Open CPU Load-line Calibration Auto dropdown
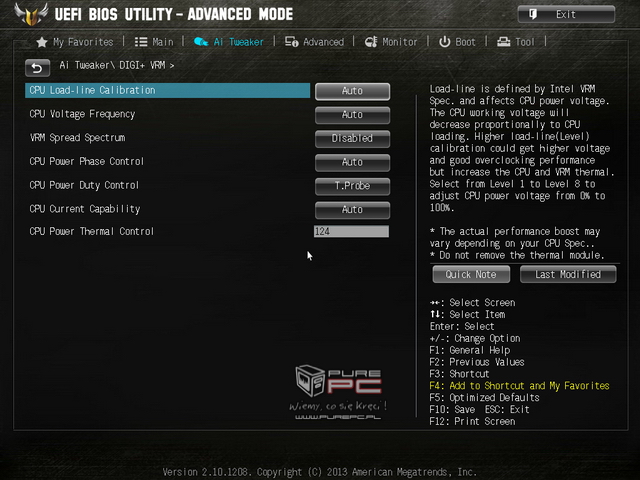 click(x=352, y=91)
